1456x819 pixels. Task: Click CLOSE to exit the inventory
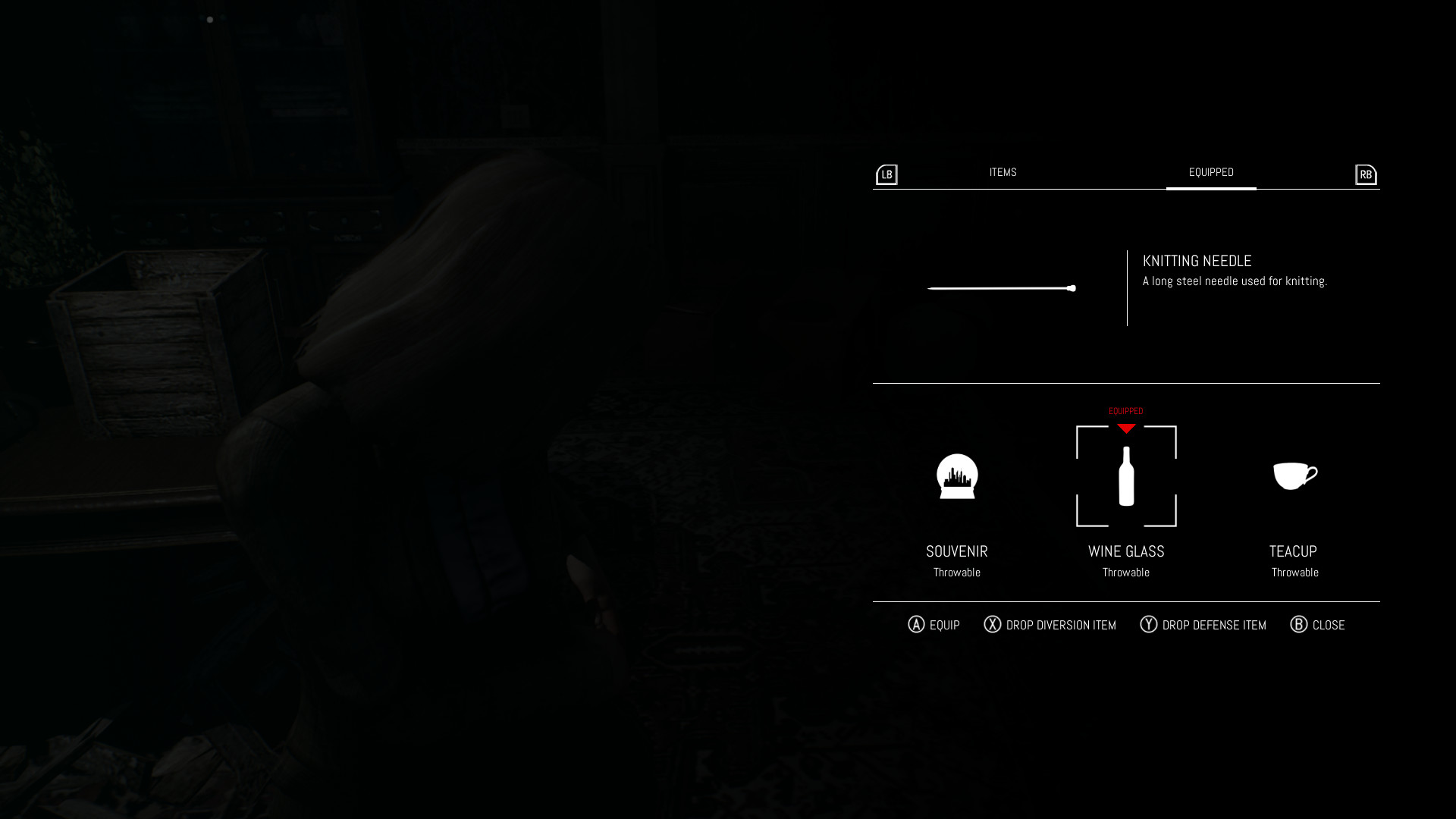(1329, 624)
